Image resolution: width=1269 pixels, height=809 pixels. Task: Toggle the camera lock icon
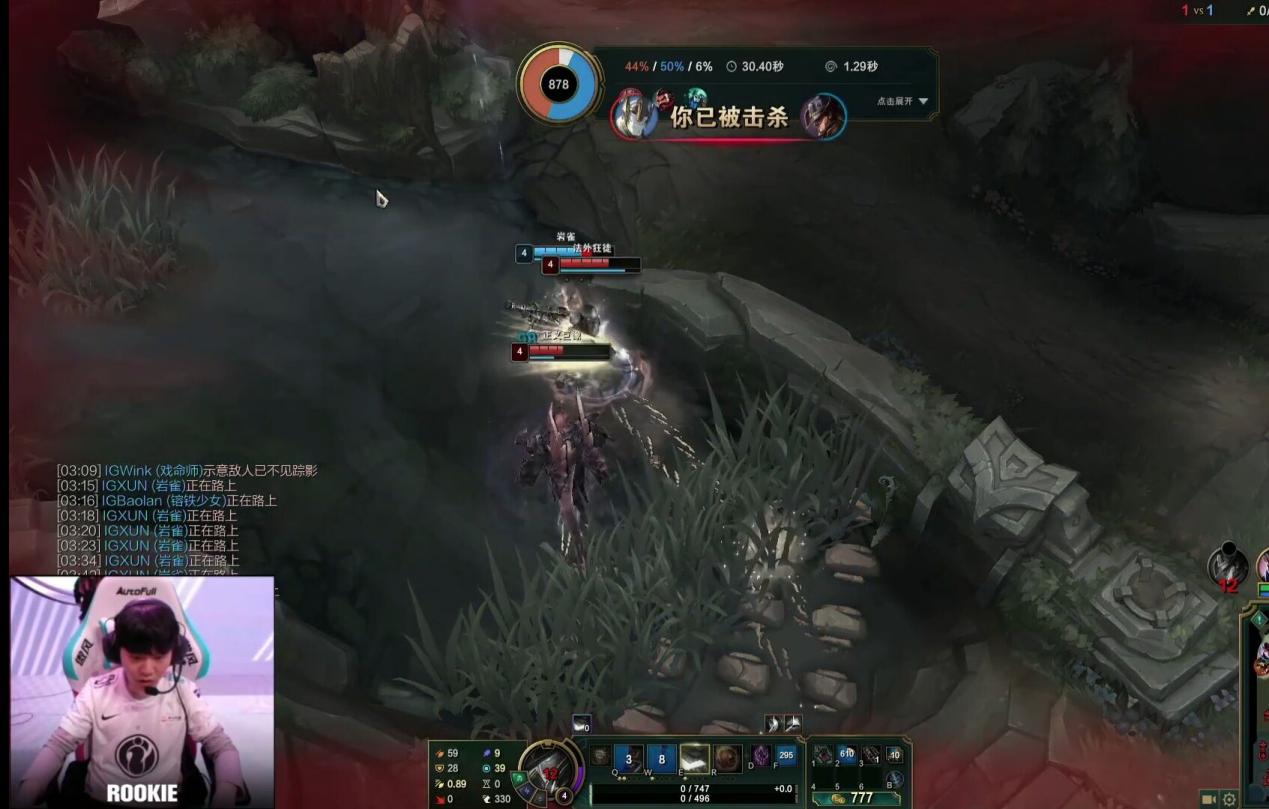click(x=1208, y=799)
